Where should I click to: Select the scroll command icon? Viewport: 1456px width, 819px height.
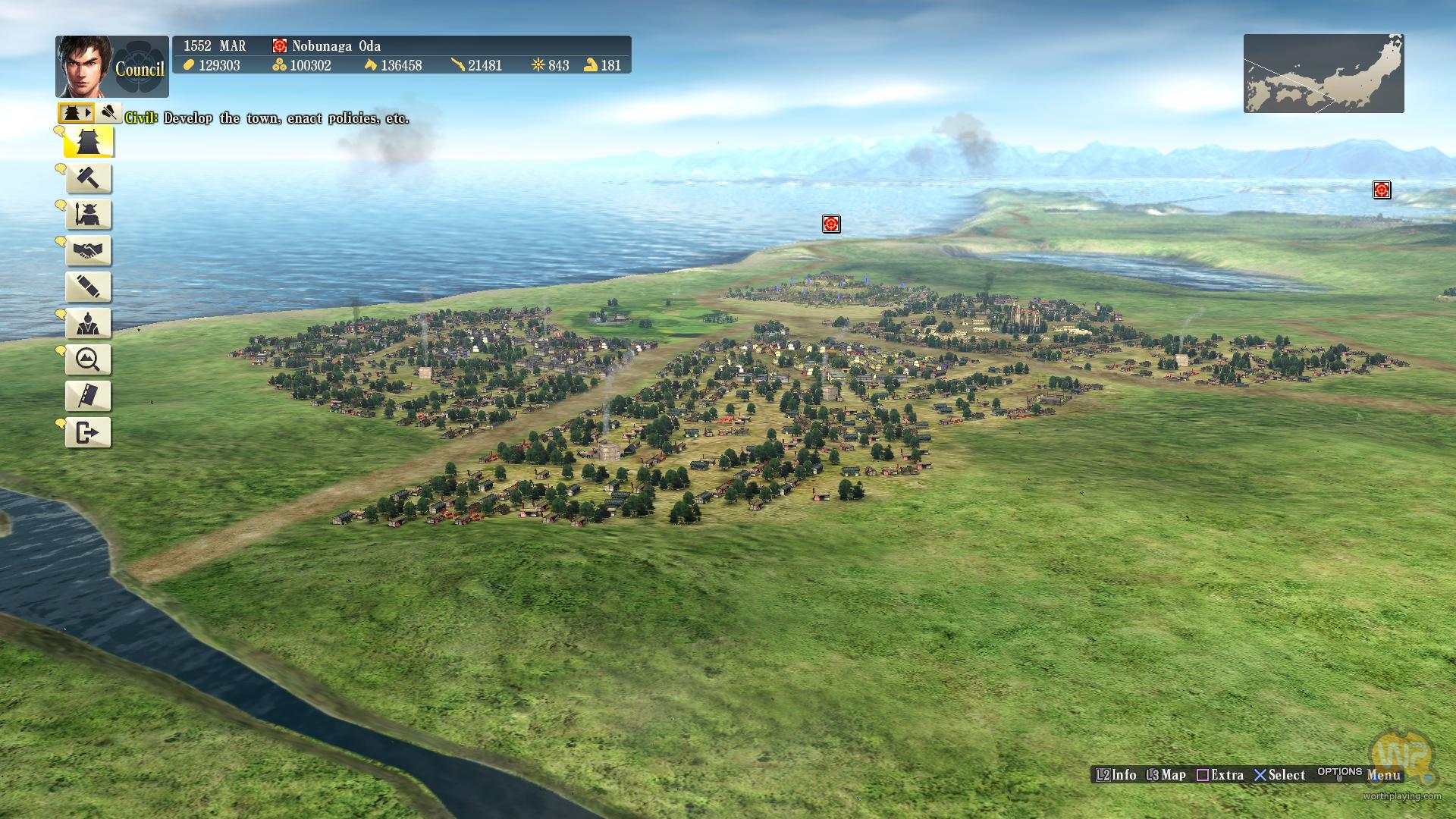89,287
